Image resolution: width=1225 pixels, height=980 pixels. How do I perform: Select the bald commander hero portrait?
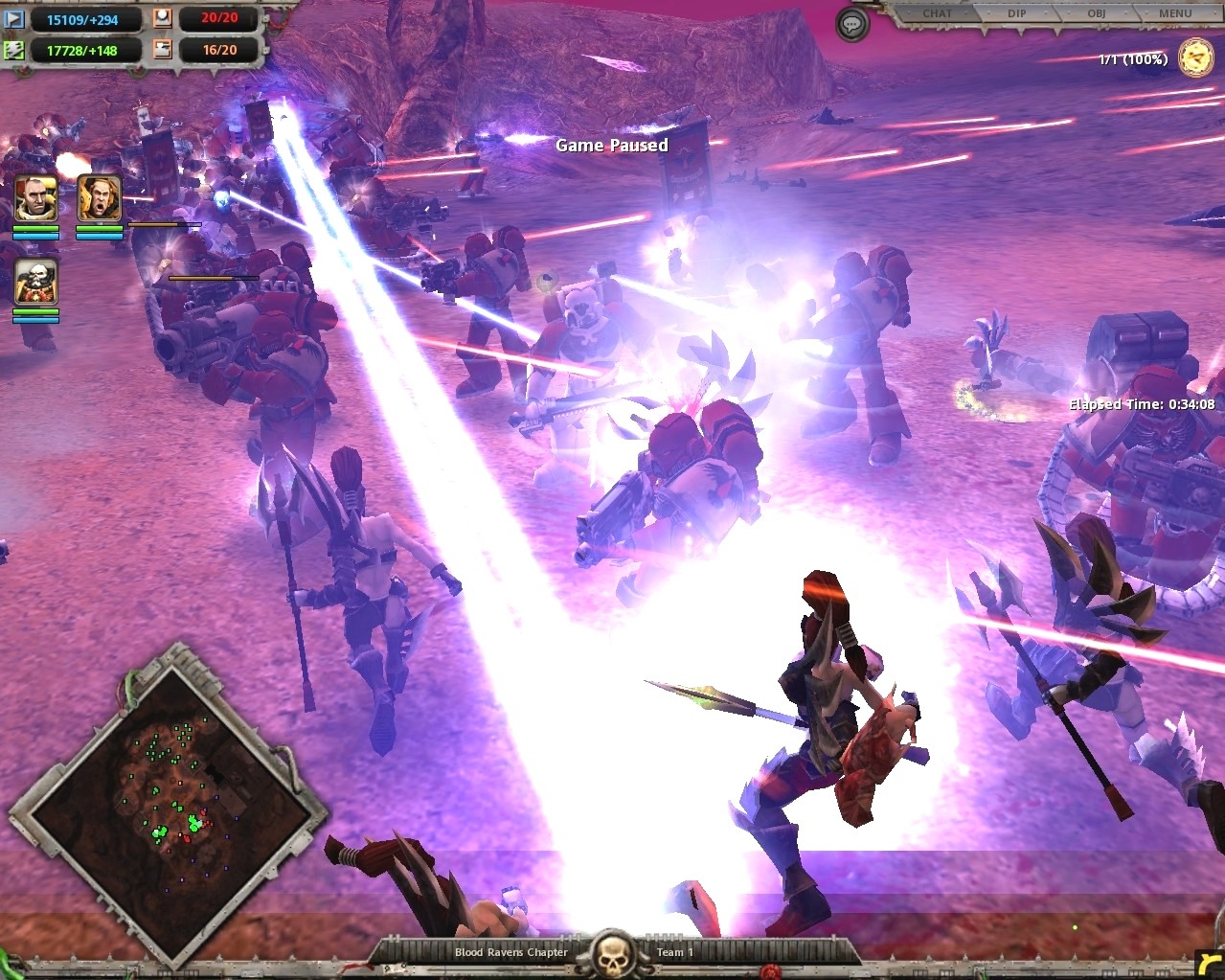[36, 199]
